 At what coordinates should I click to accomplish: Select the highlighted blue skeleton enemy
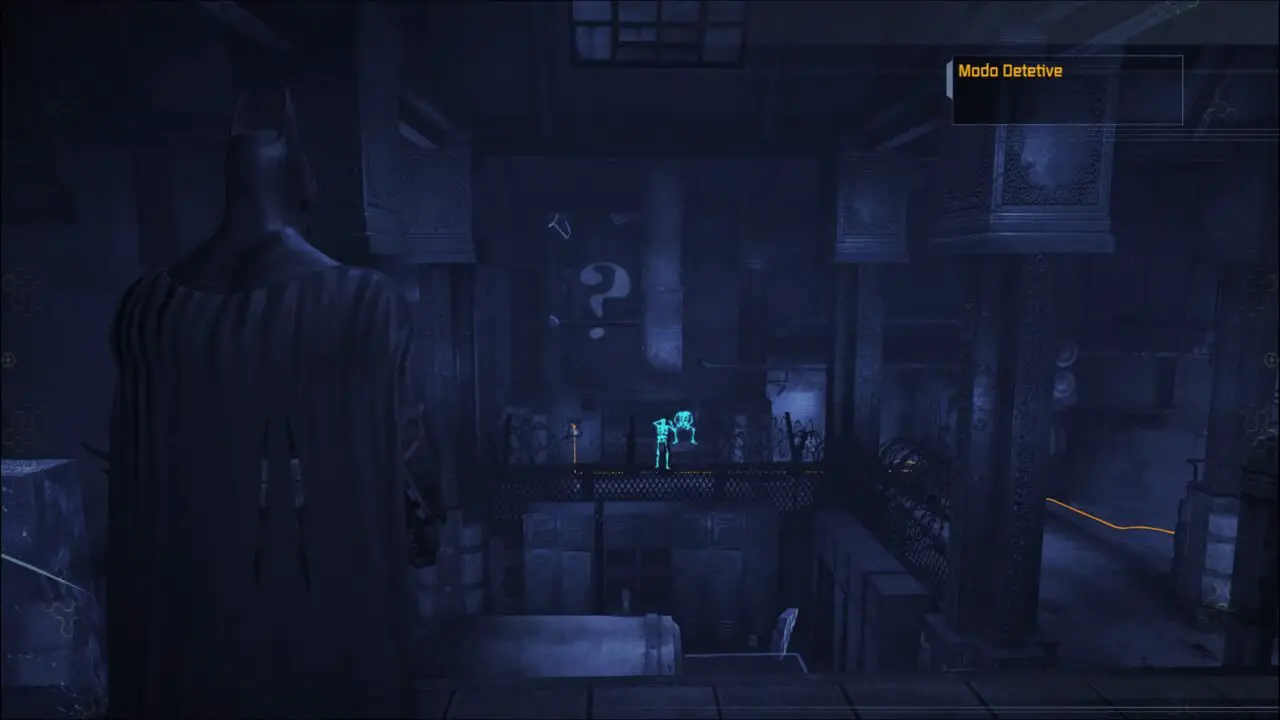tap(663, 440)
